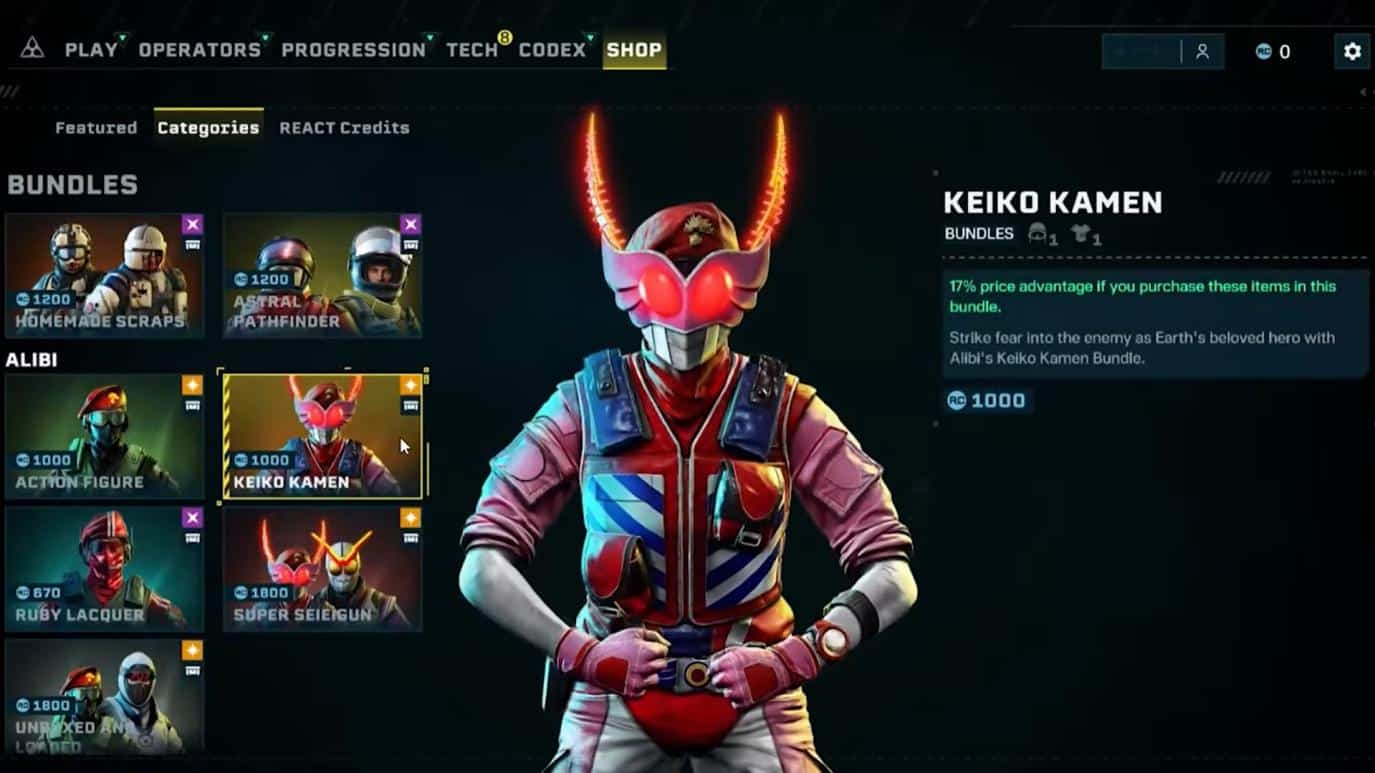The width and height of the screenshot is (1375, 773).
Task: Select the Categories tab
Action: click(208, 128)
